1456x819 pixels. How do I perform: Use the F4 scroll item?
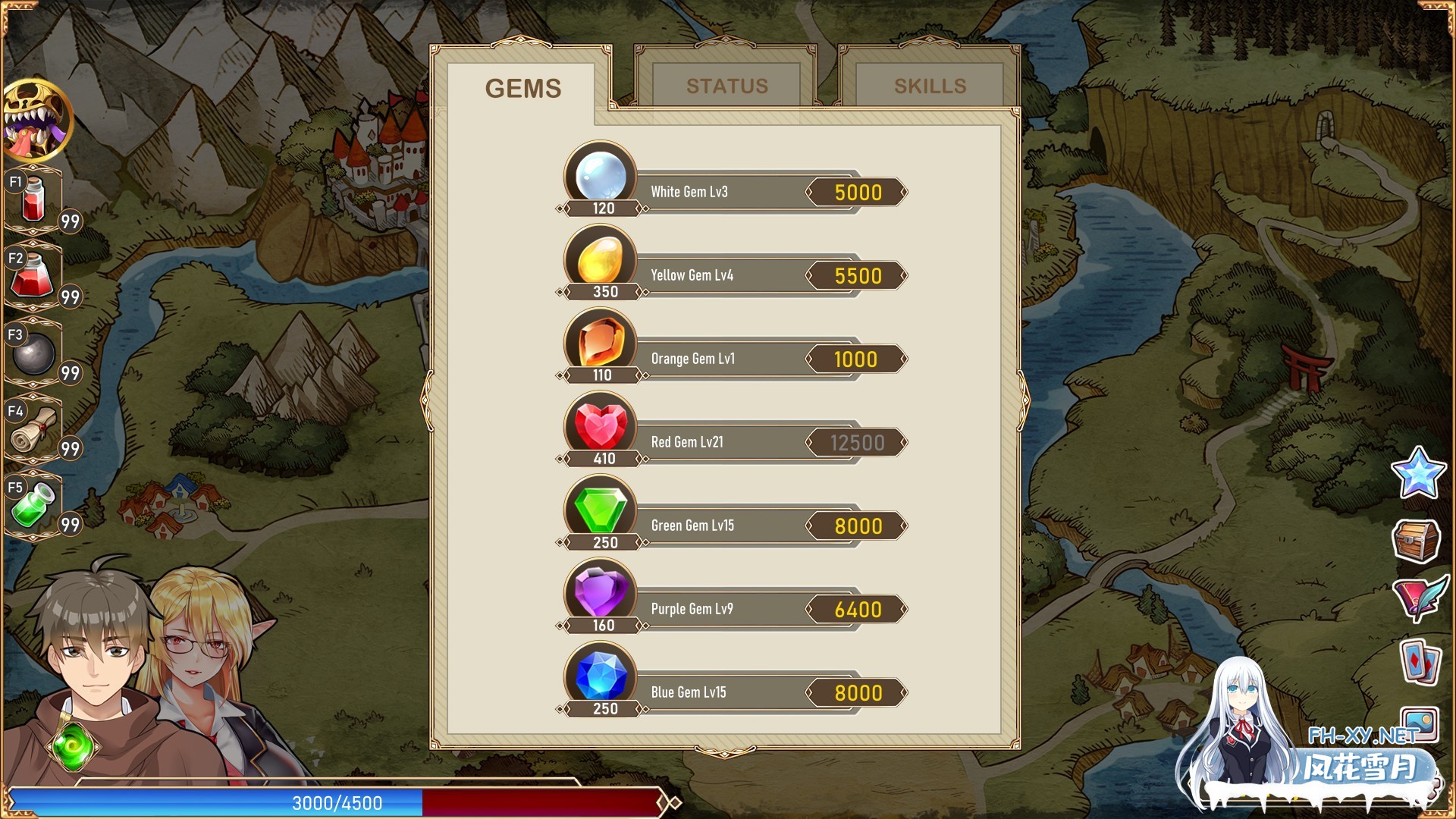tap(34, 430)
